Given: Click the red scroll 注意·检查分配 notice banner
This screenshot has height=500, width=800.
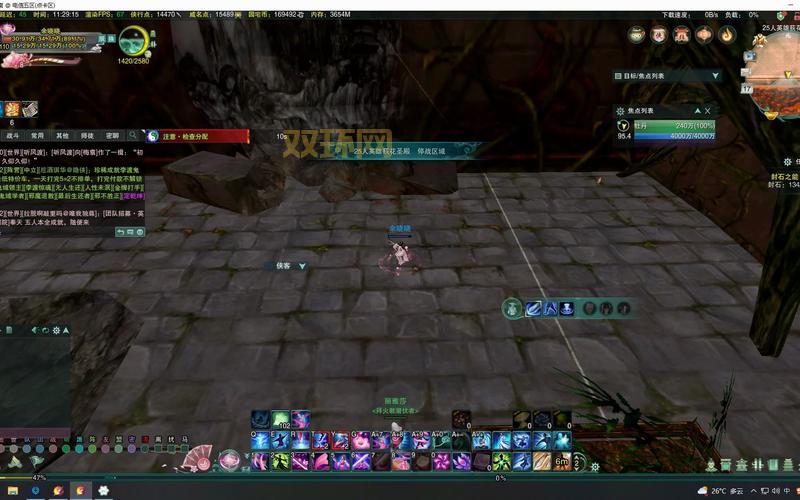Looking at the screenshot, I should pos(197,136).
